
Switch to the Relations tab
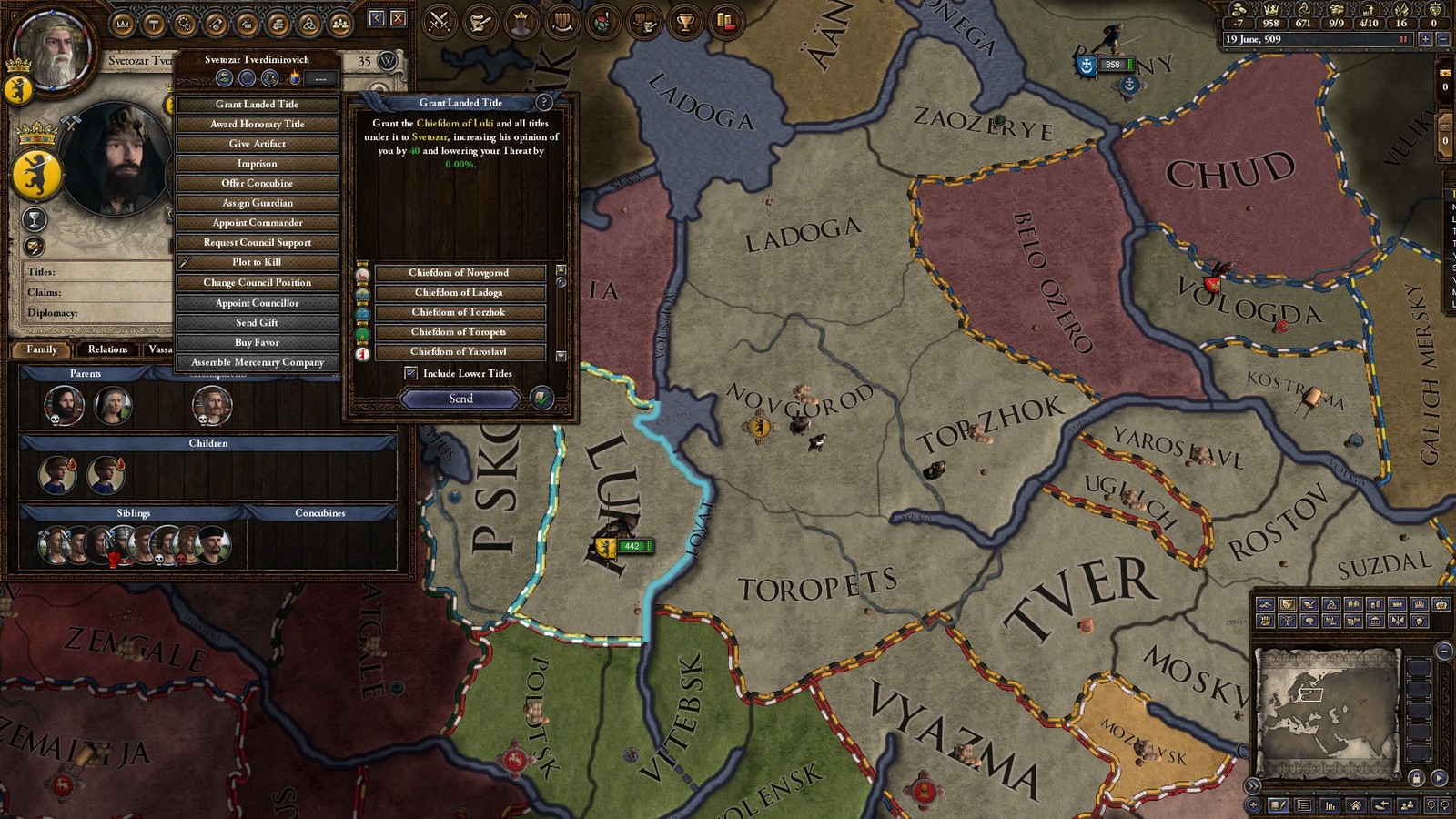click(x=107, y=349)
